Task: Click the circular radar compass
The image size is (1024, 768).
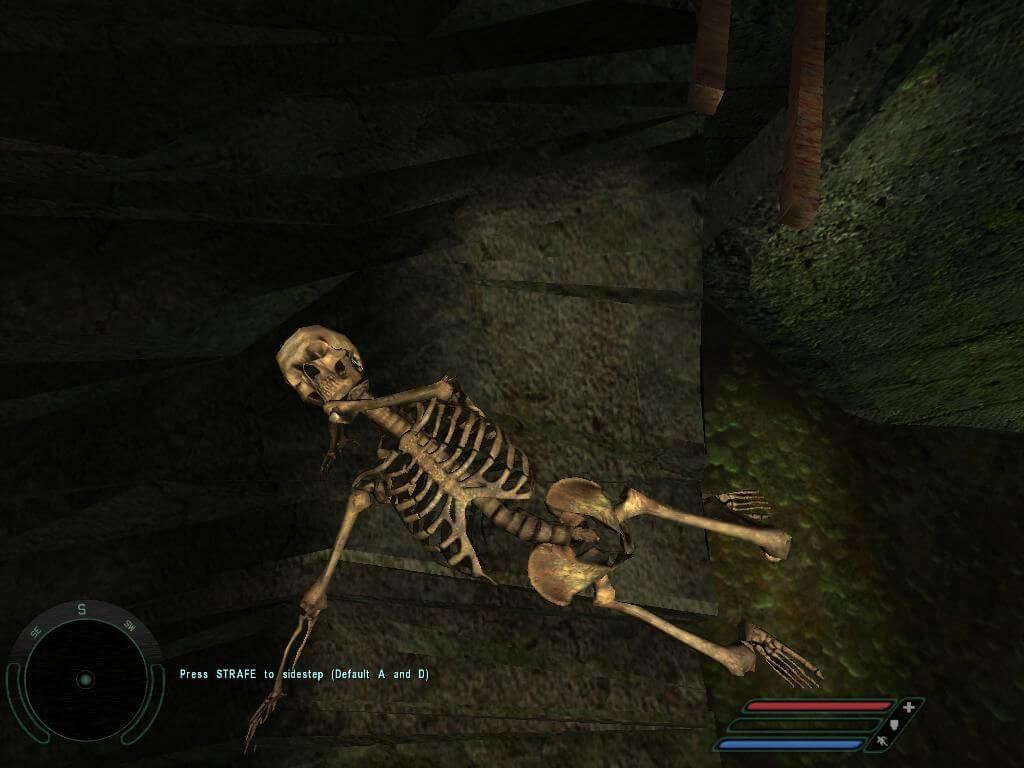Action: point(84,679)
